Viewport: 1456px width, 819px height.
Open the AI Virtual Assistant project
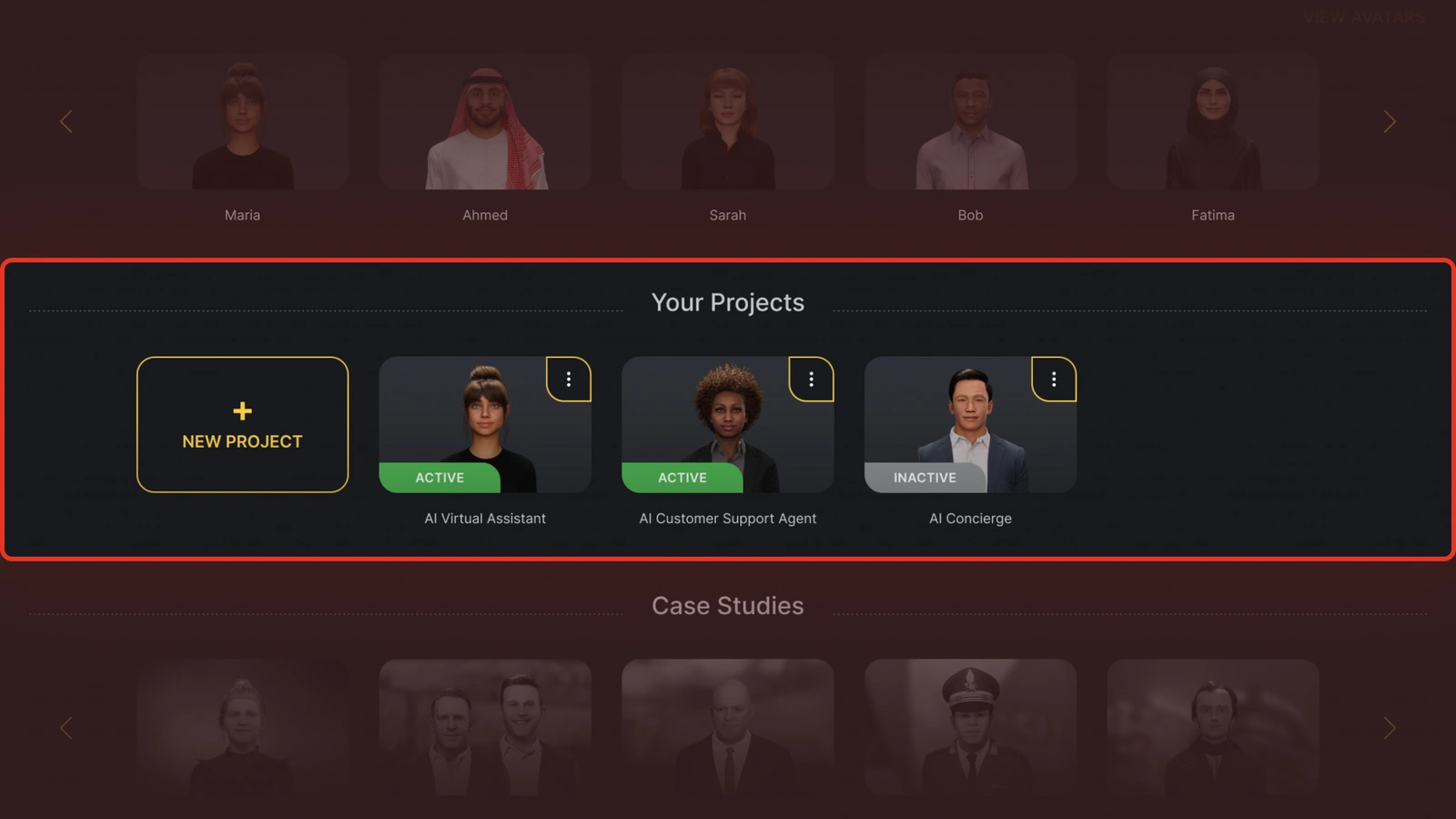(485, 424)
